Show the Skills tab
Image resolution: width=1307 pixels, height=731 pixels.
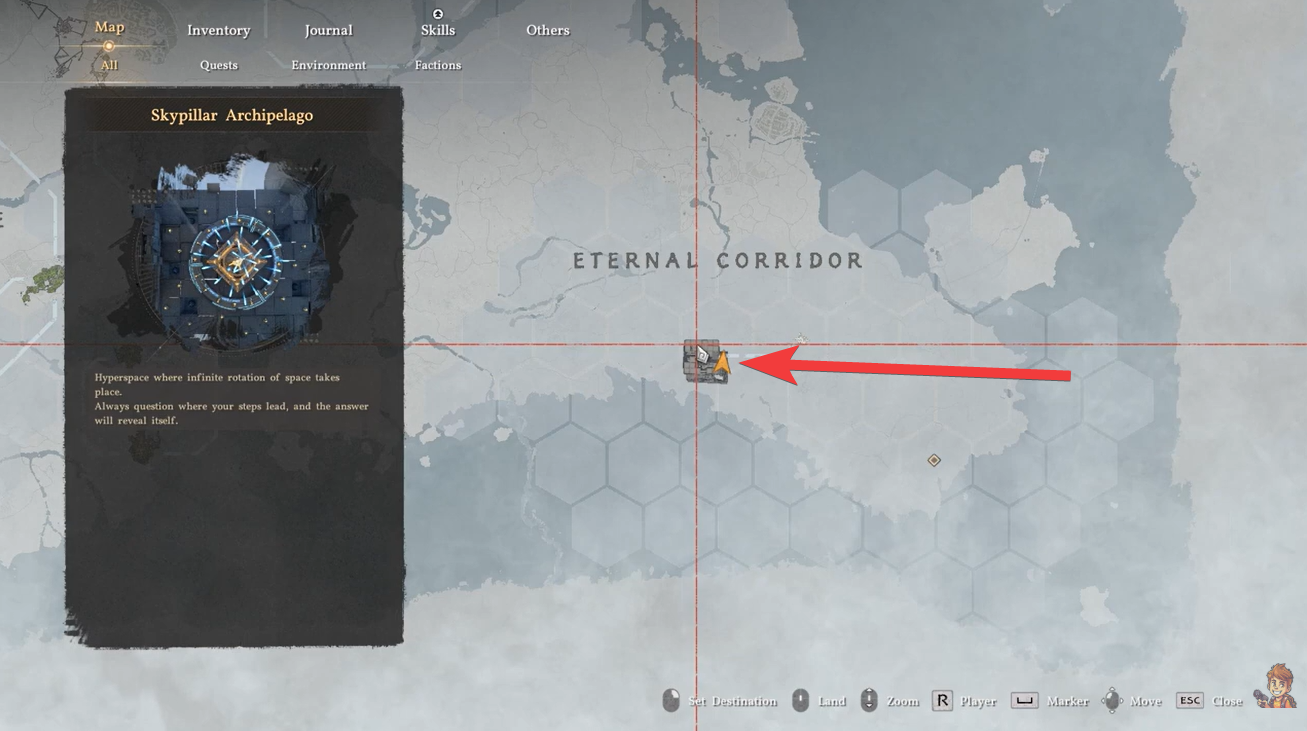point(437,30)
